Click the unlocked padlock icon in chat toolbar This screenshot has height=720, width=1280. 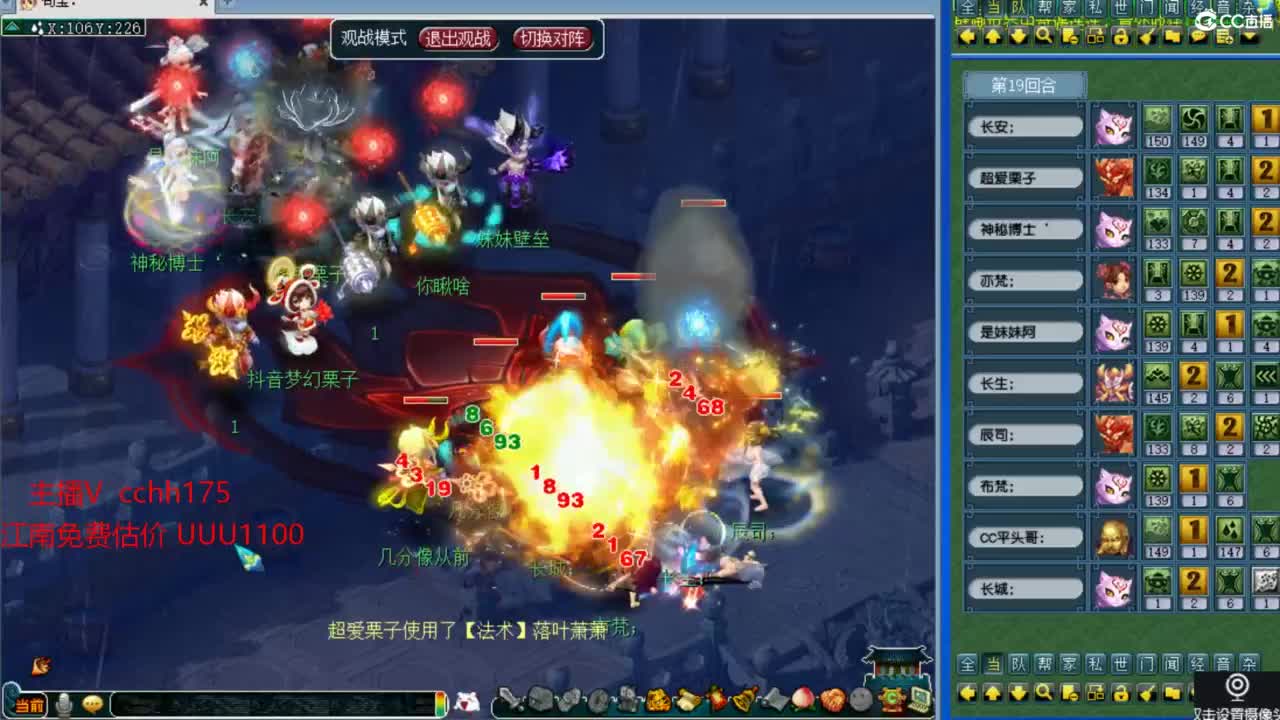click(x=1120, y=37)
